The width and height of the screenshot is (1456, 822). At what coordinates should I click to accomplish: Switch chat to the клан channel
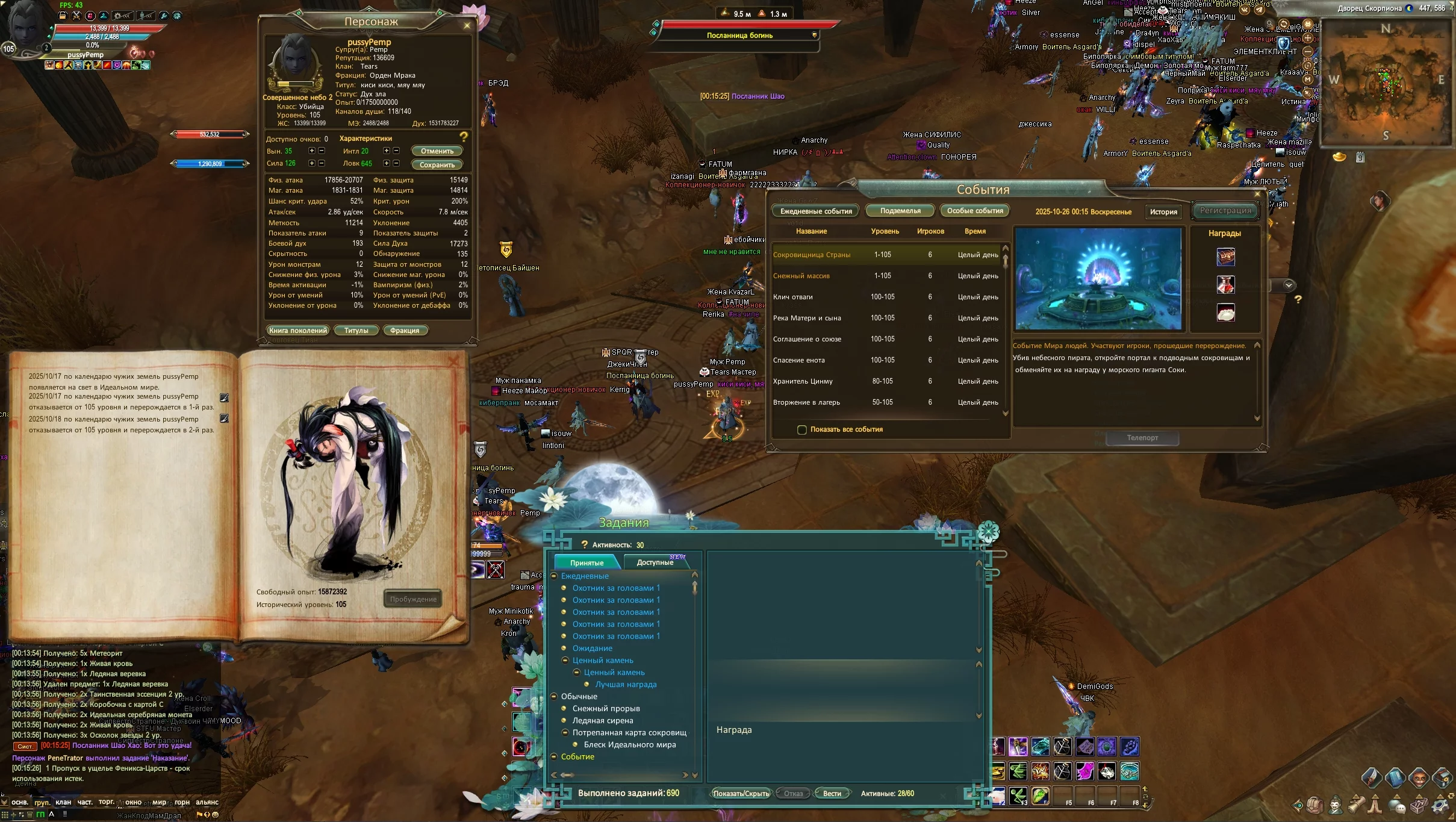[x=63, y=802]
